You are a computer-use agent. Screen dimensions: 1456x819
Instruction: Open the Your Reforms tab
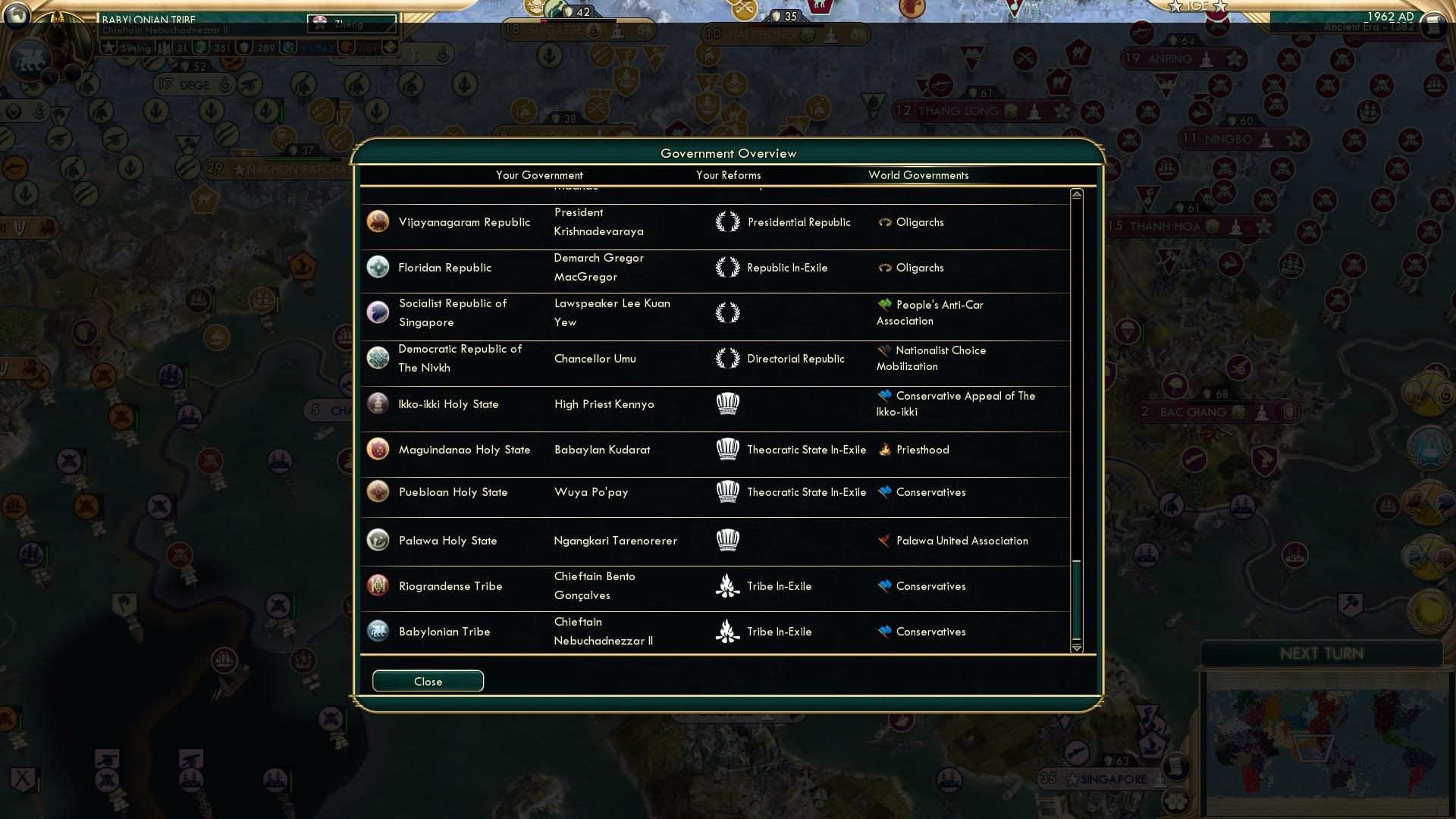728,175
